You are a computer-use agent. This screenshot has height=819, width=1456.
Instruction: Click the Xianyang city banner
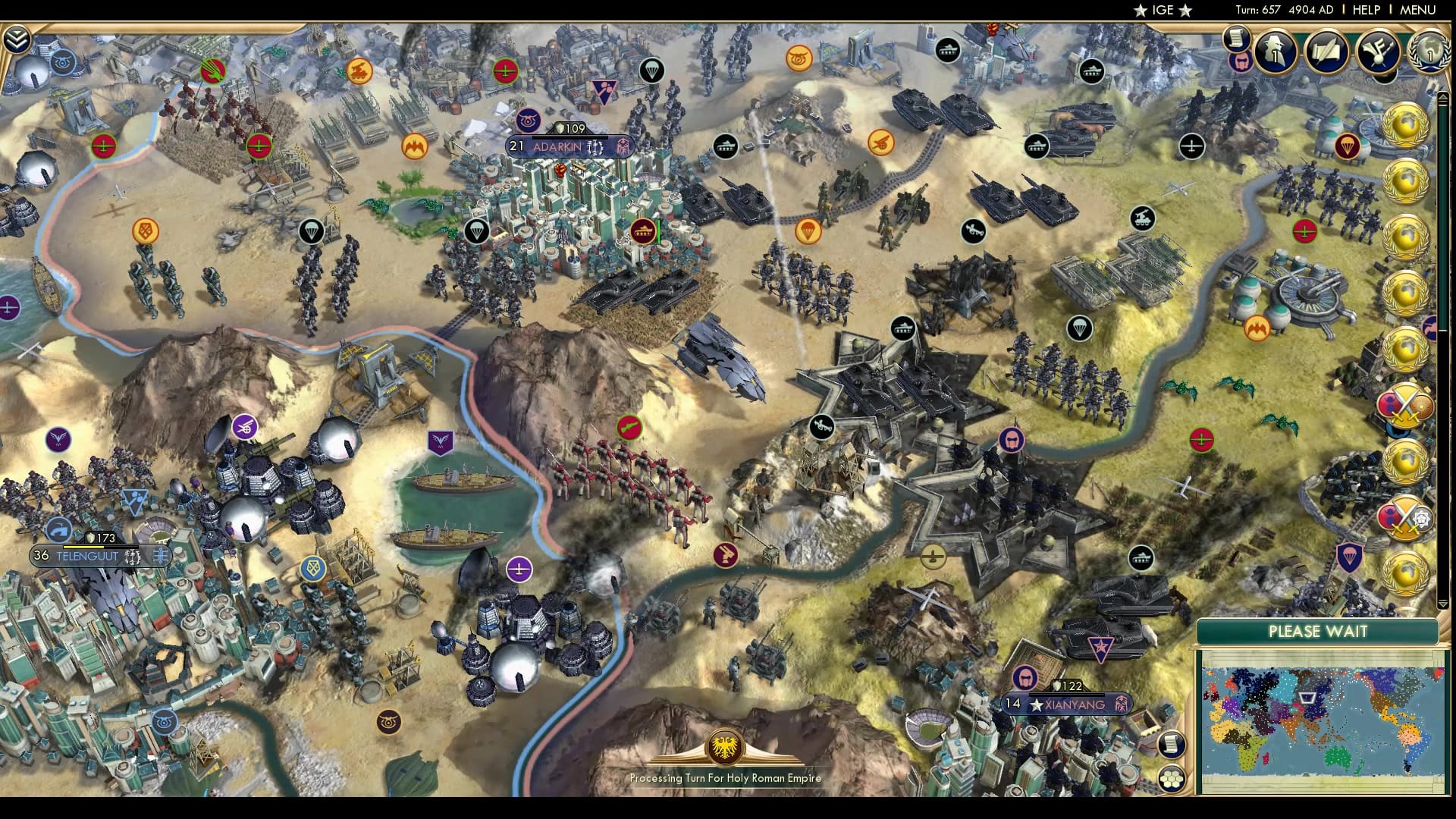[1067, 704]
